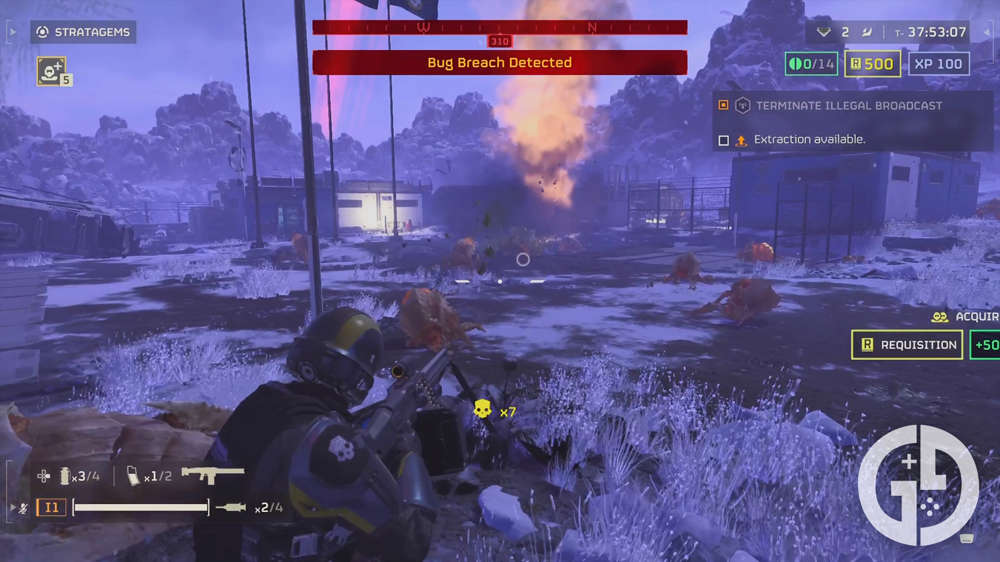Click the Bug Breach Detected alert banner
This screenshot has width=1000, height=562.
499,63
